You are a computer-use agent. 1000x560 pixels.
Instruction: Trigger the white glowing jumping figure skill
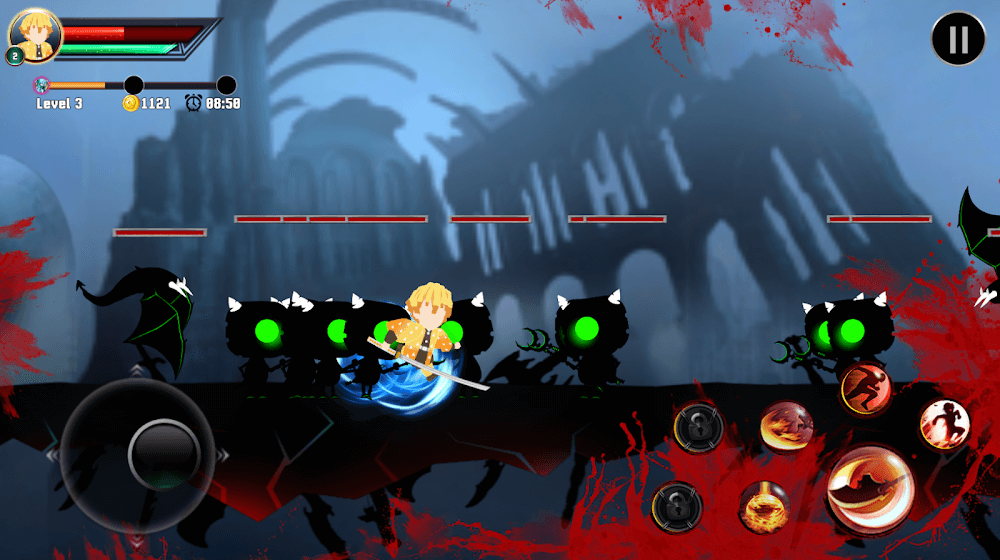tap(944, 423)
